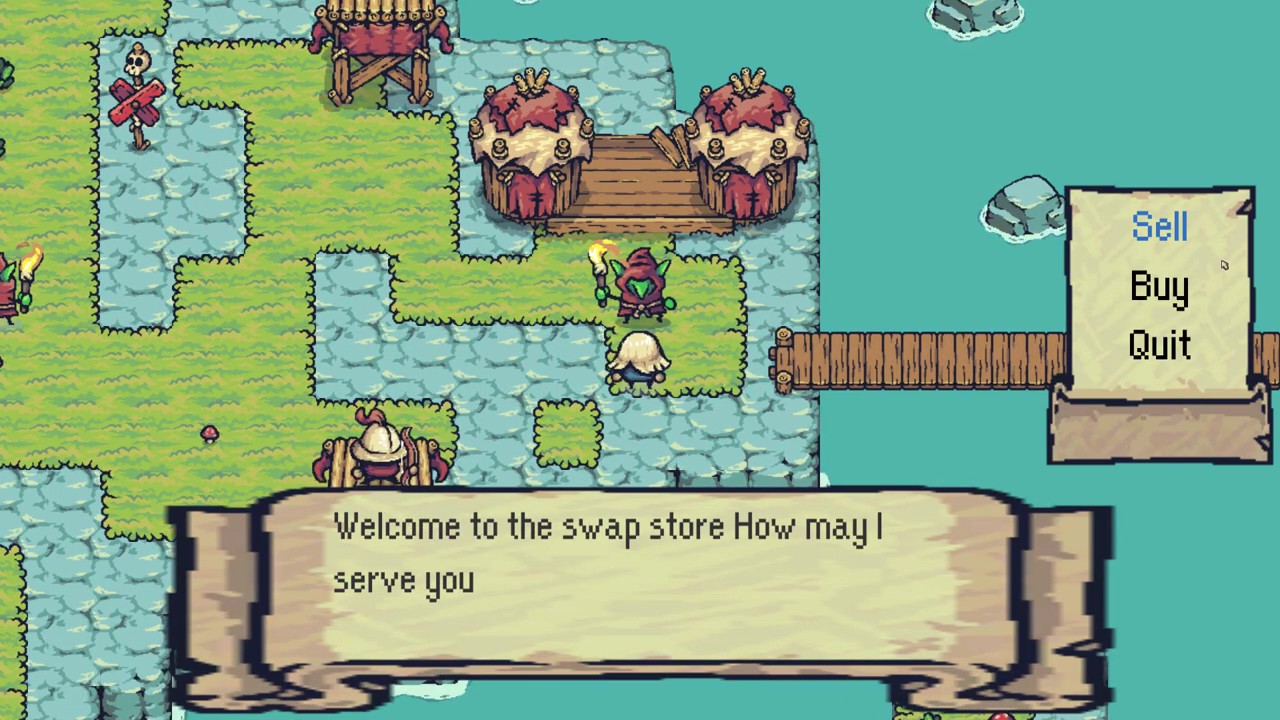Quit the swap store menu
1280x720 pixels.
coord(1159,345)
